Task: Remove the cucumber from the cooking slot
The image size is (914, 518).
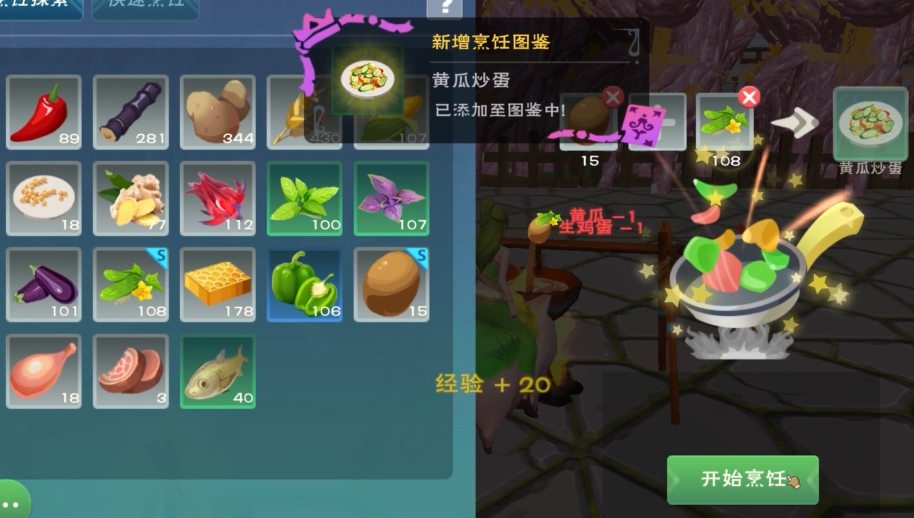Action: (x=748, y=97)
